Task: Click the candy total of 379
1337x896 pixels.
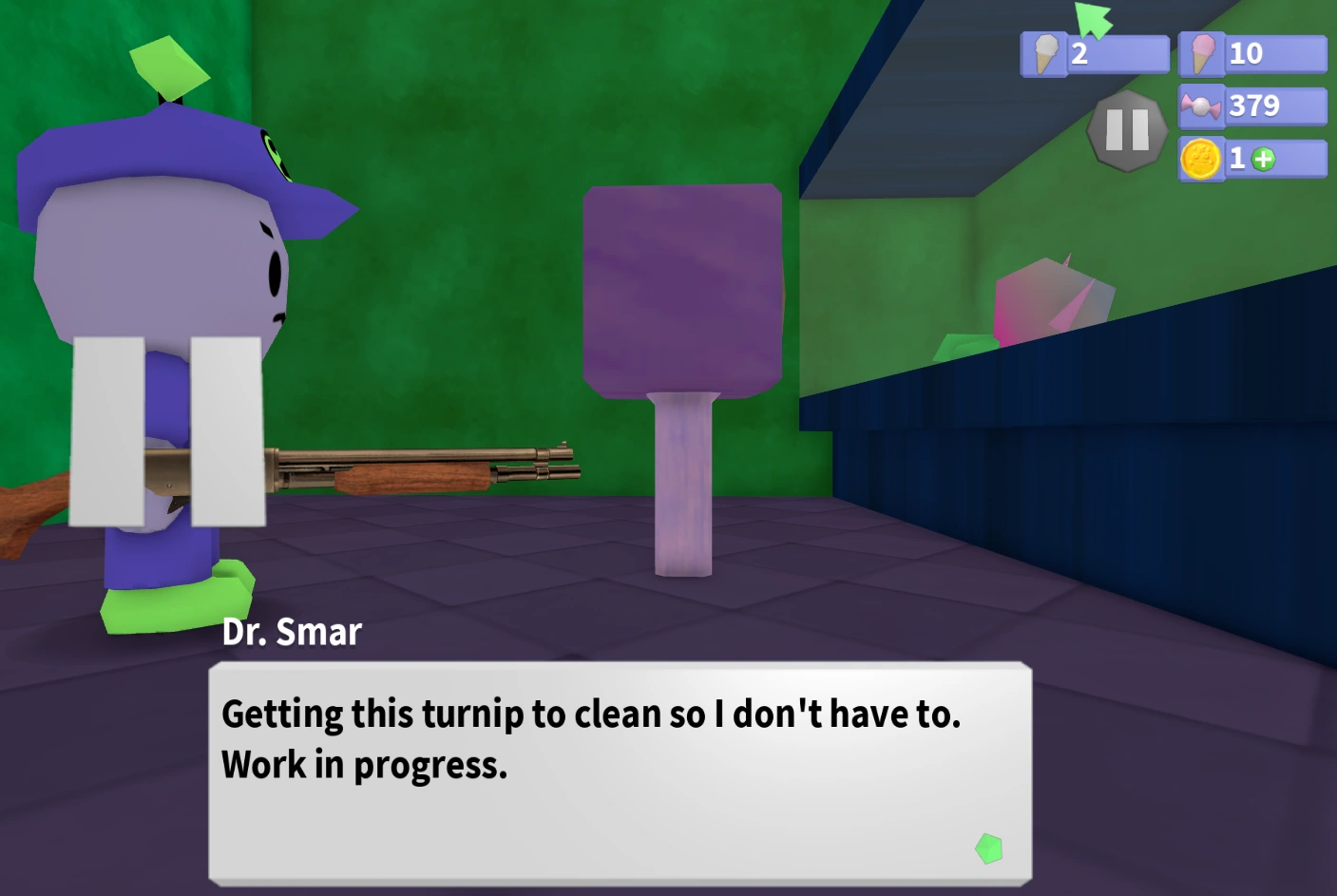Action: [1255, 105]
